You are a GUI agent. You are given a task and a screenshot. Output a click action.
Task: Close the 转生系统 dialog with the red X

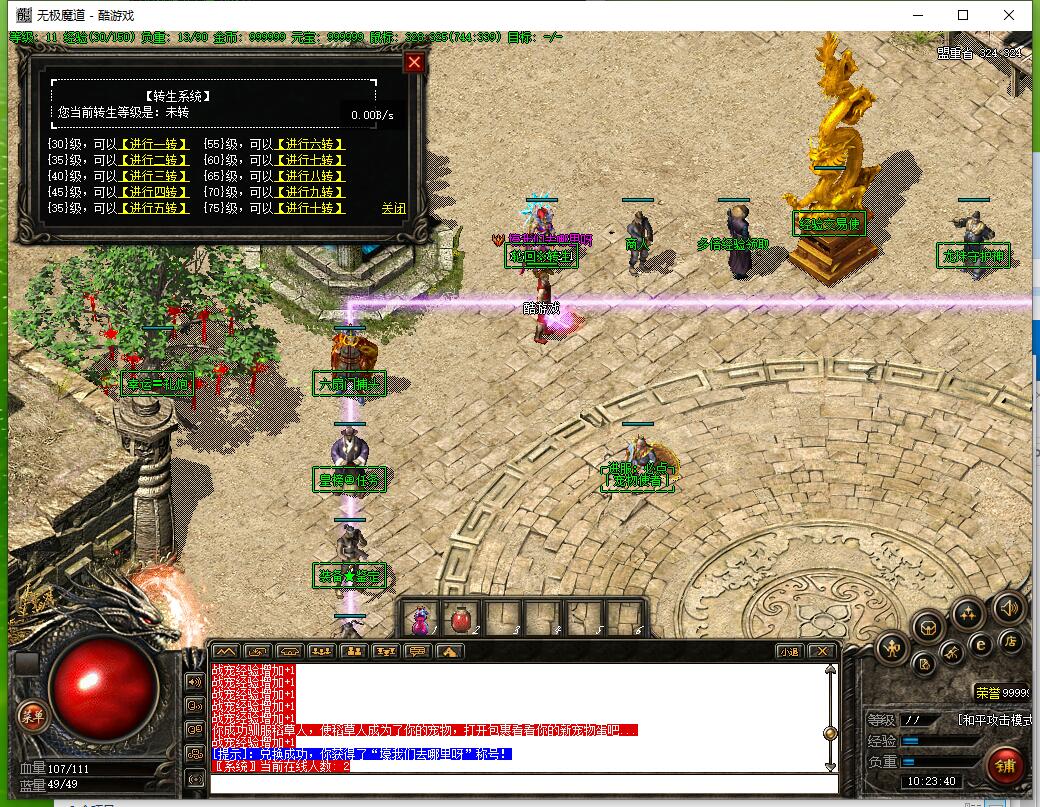(x=414, y=63)
